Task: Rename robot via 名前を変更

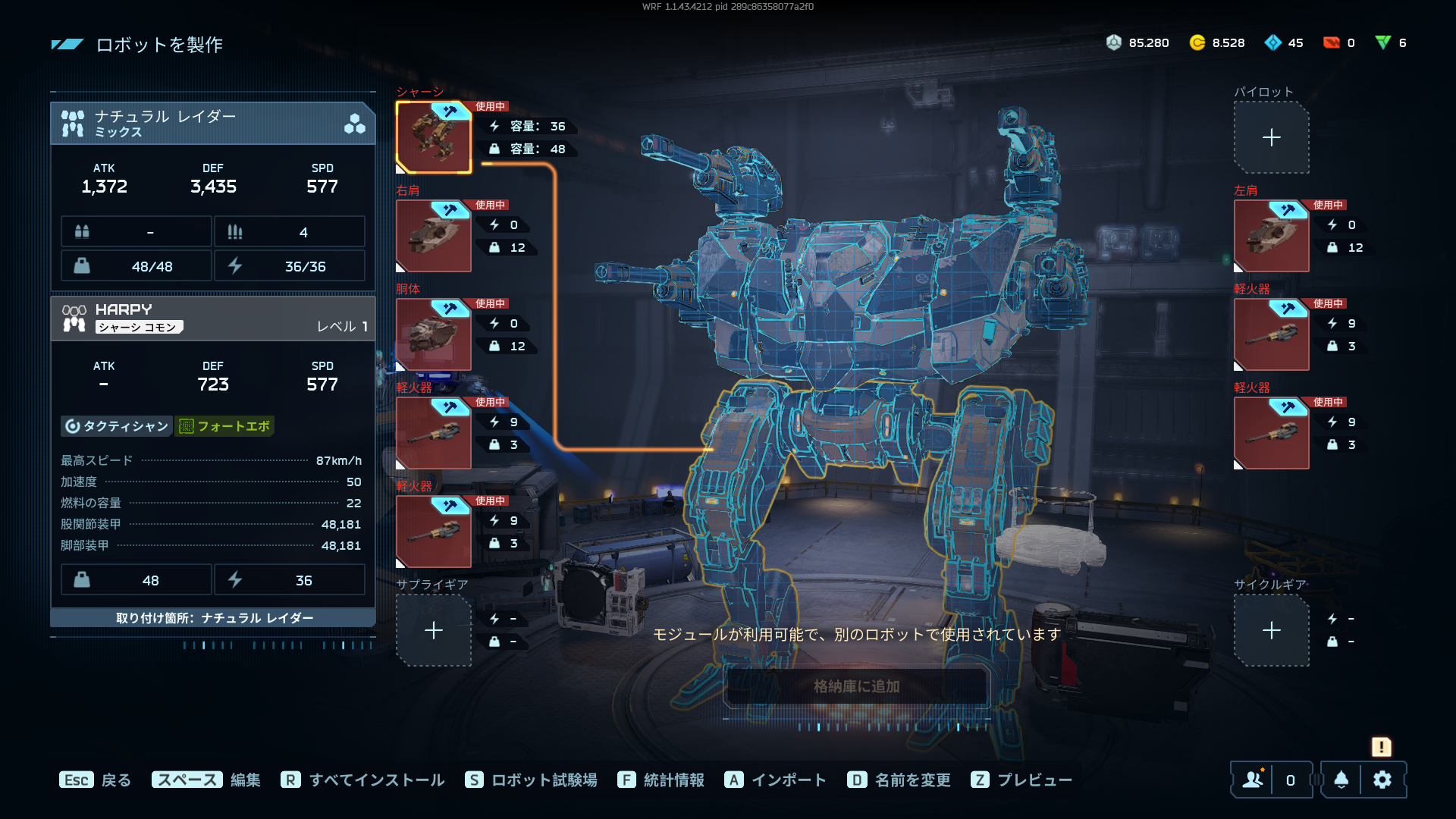Action: [x=899, y=780]
